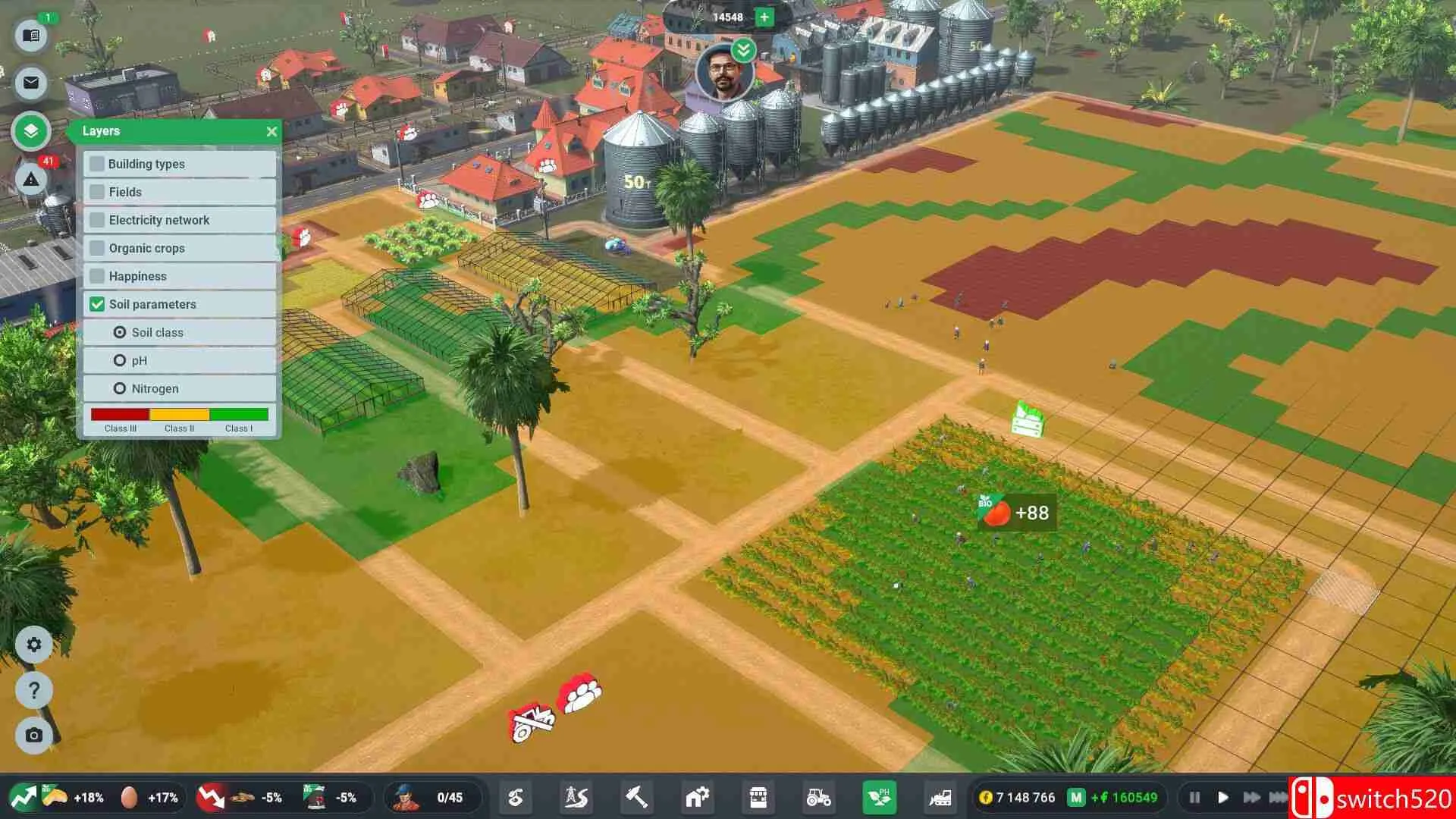
Task: Open the market store panel
Action: [758, 797]
